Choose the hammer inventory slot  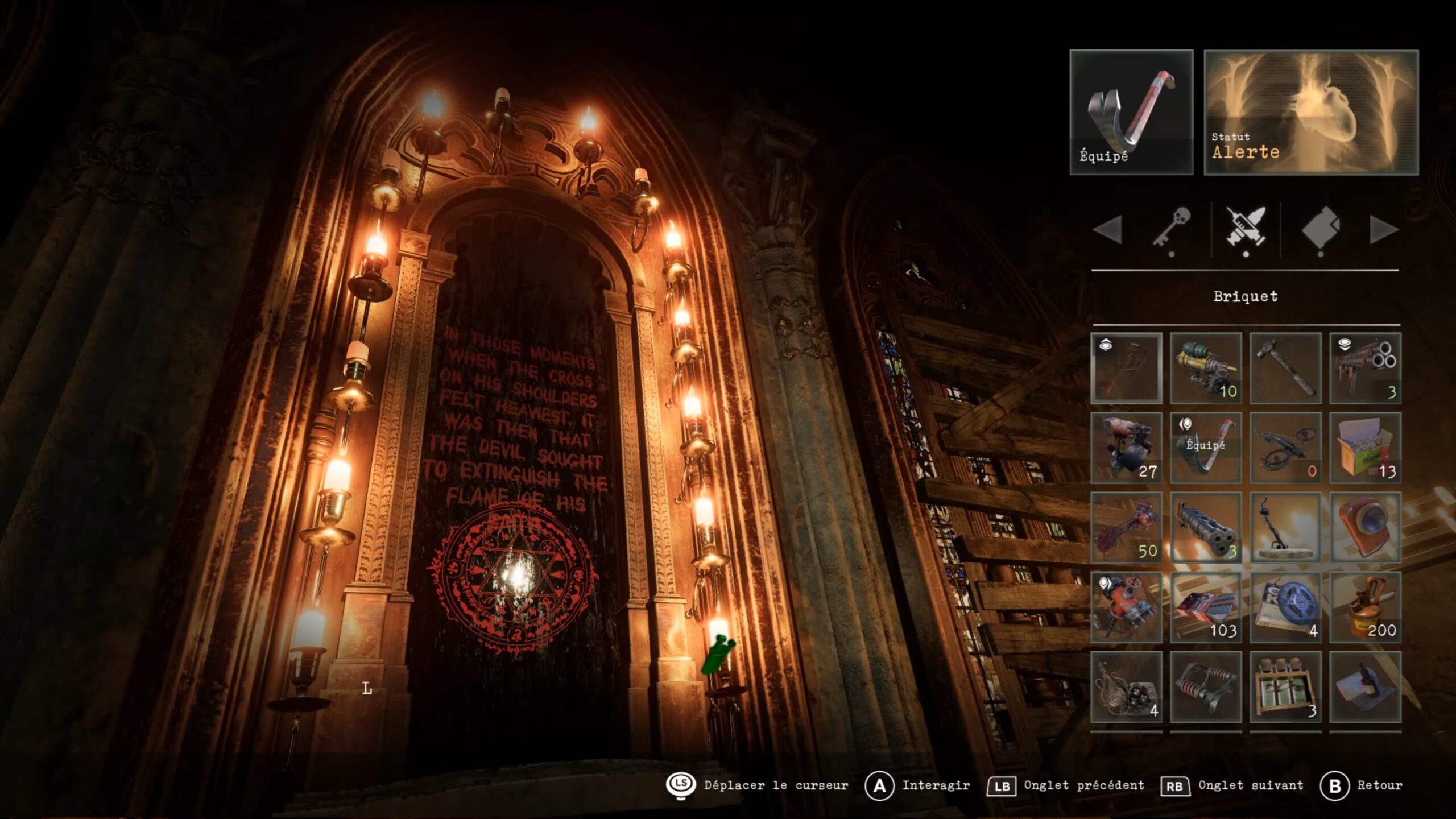click(x=1285, y=368)
